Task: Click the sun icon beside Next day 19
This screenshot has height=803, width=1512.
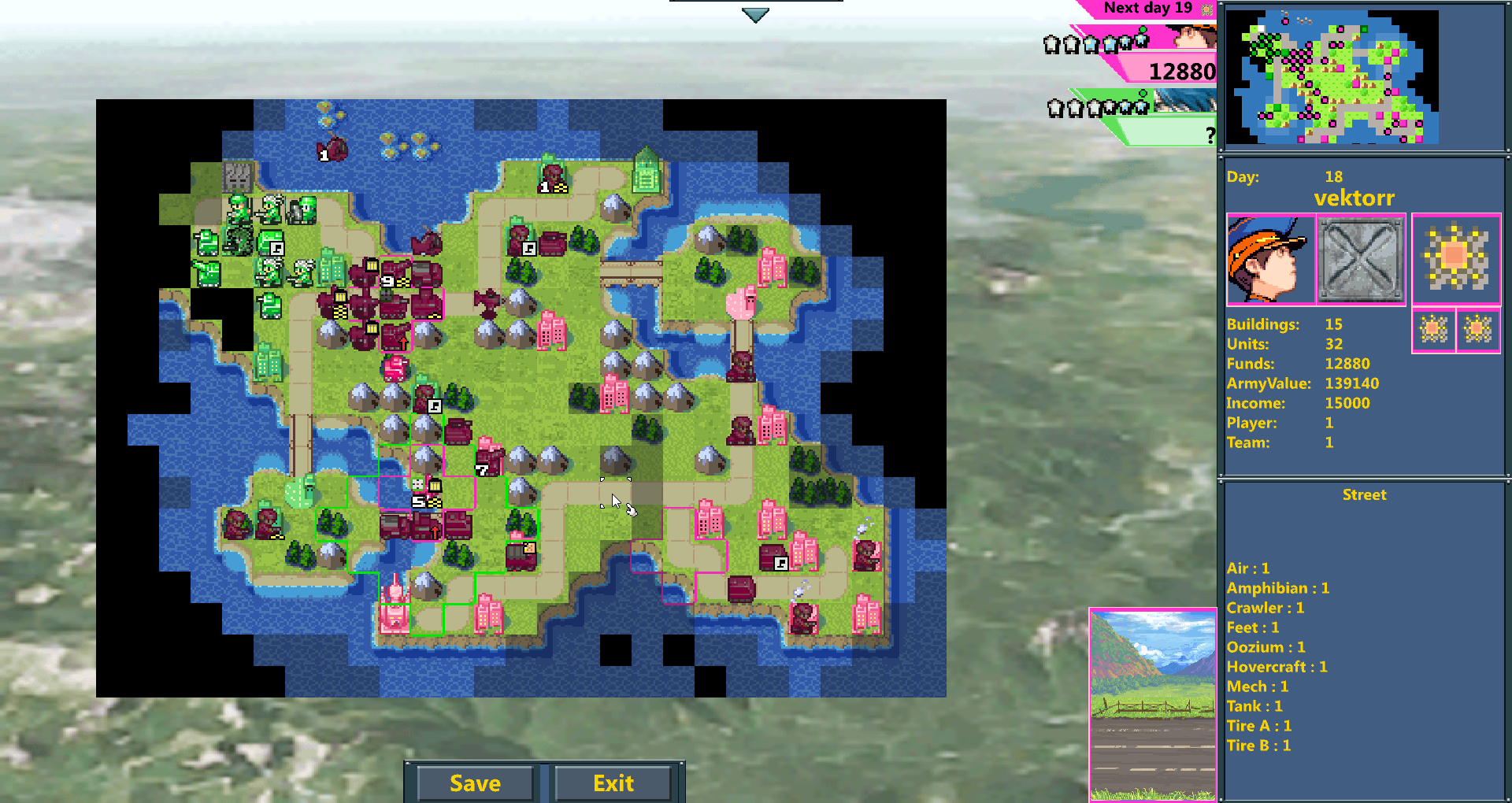Action: pyautogui.click(x=1206, y=9)
